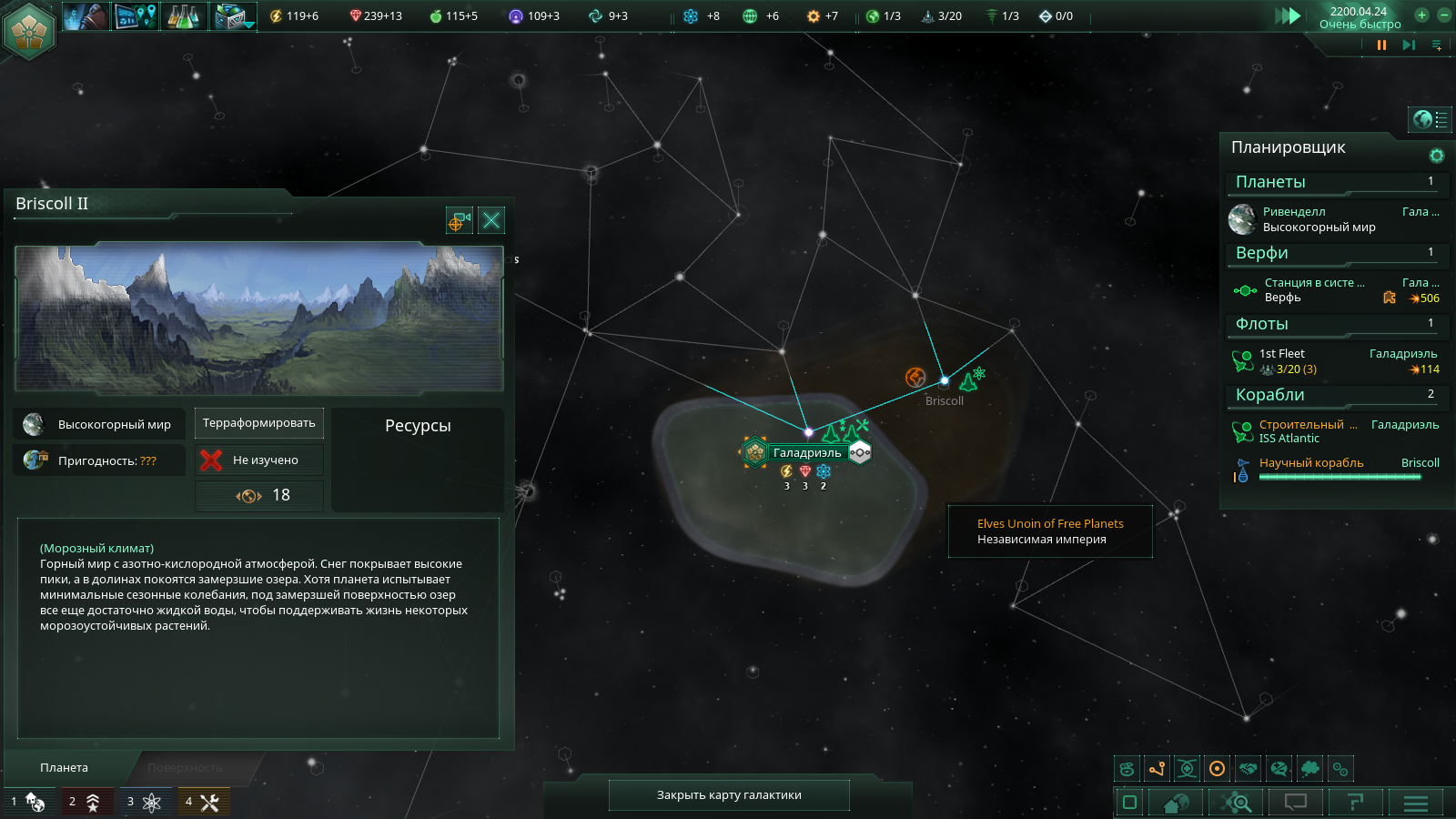Open the main menu hamburger button

tap(1416, 803)
